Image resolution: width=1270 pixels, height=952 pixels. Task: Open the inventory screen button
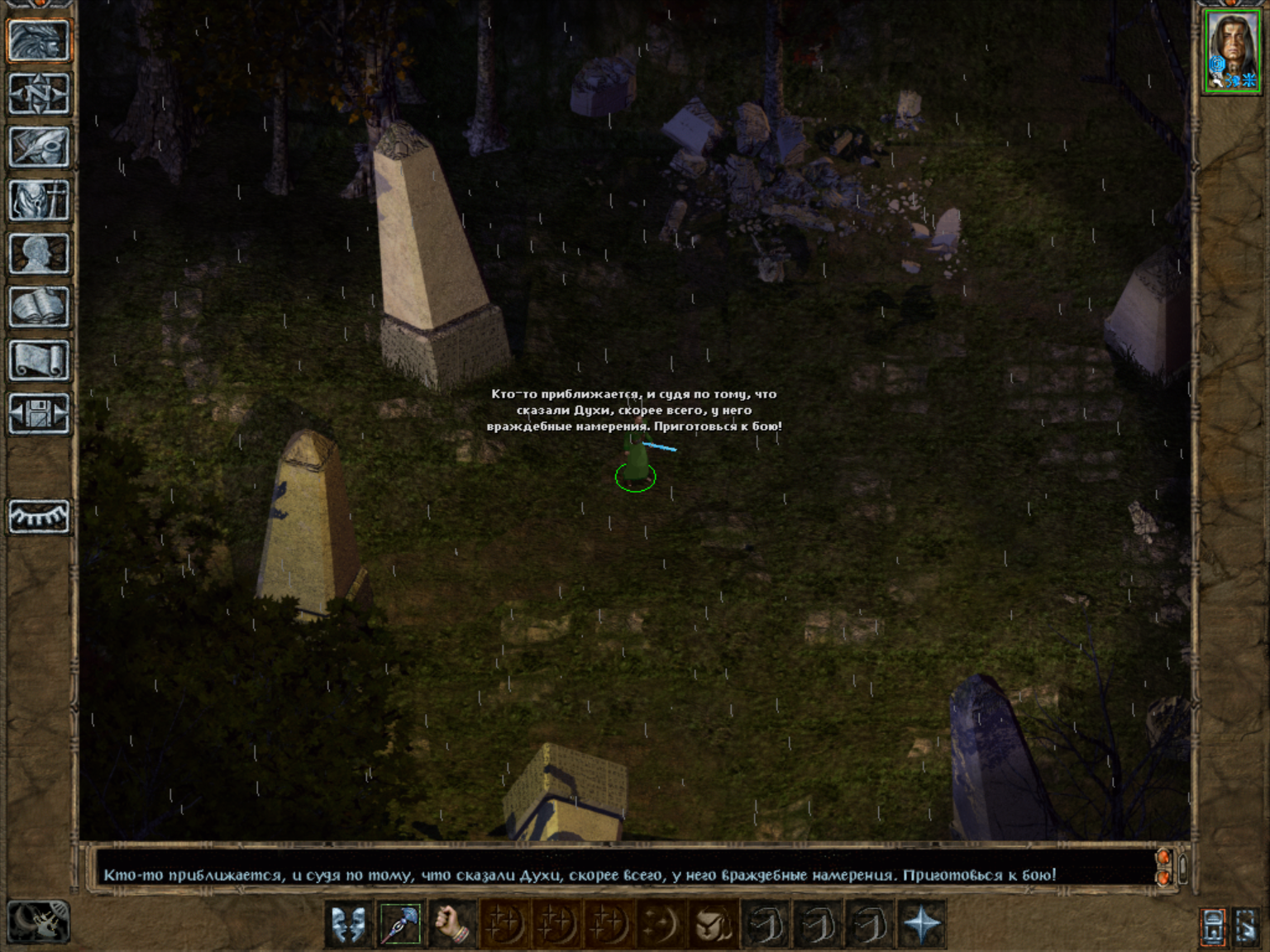(38, 200)
